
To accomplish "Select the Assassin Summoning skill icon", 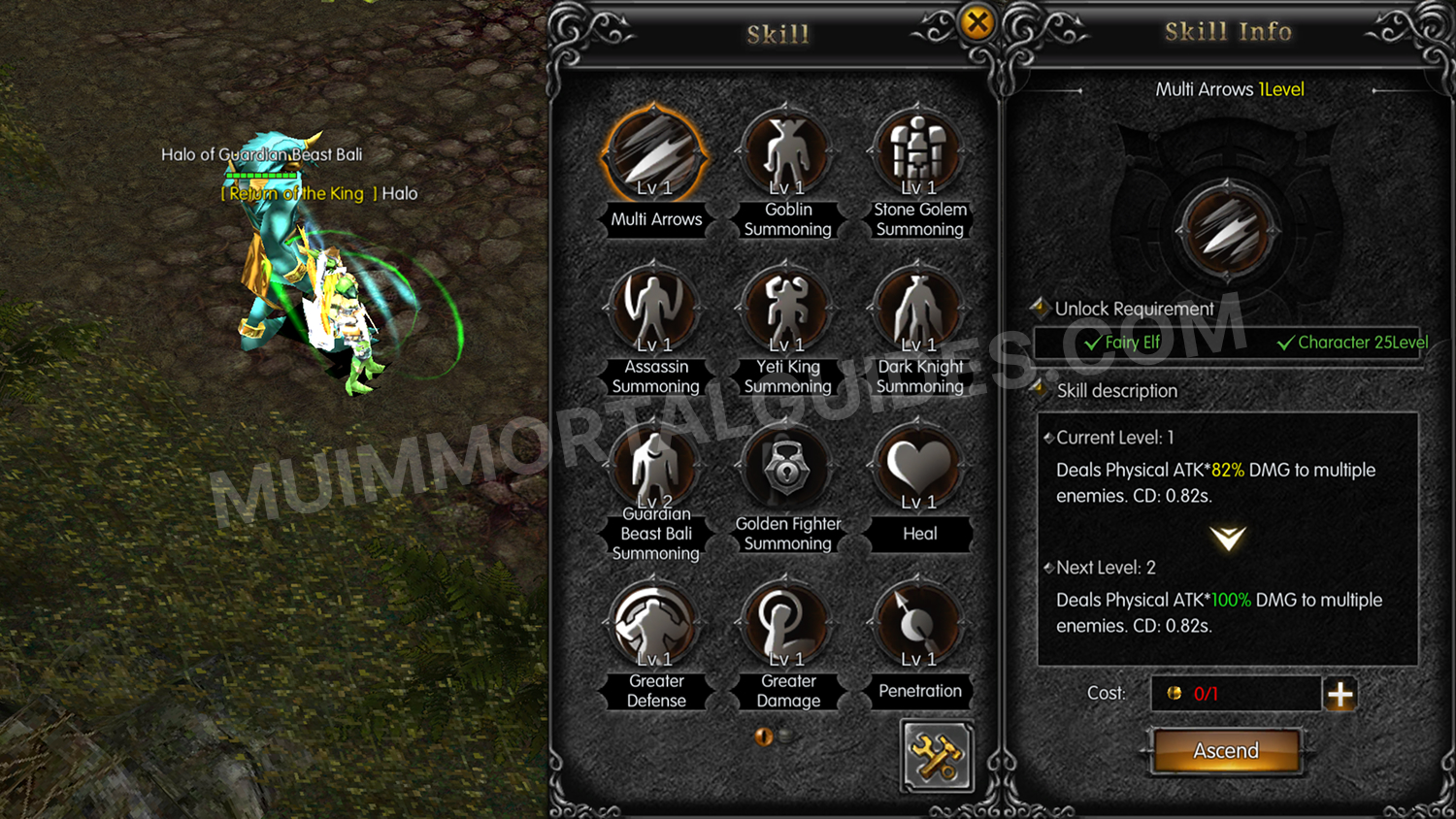I will [655, 309].
